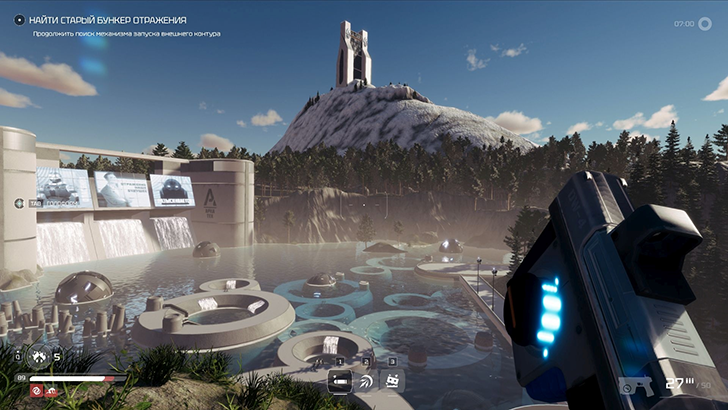This screenshot has height=410, width=728.
Task: Choose the robot face ability in slot three
Action: (x=393, y=380)
